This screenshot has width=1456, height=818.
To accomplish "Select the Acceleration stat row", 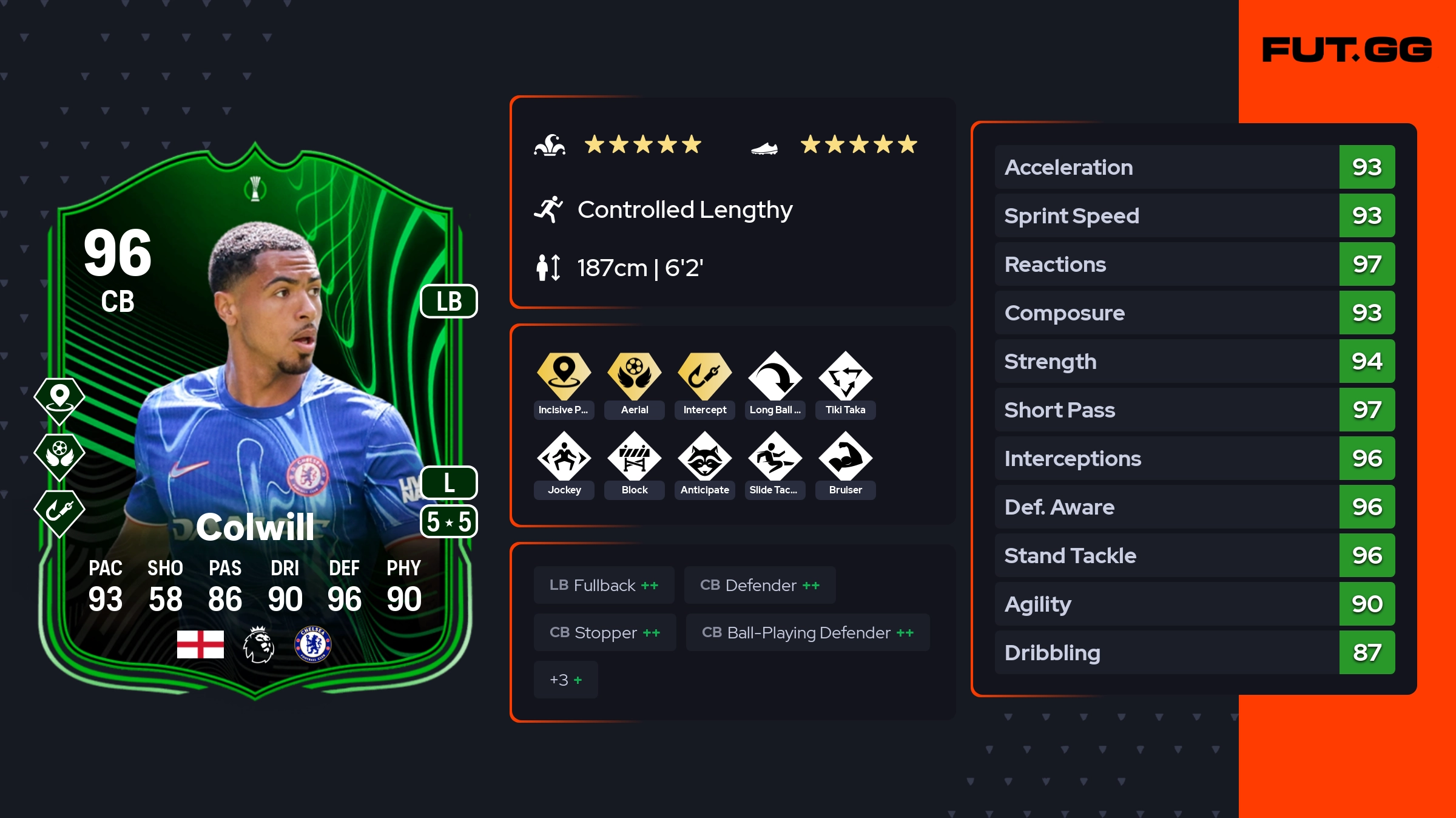I will pyautogui.click(x=1194, y=167).
